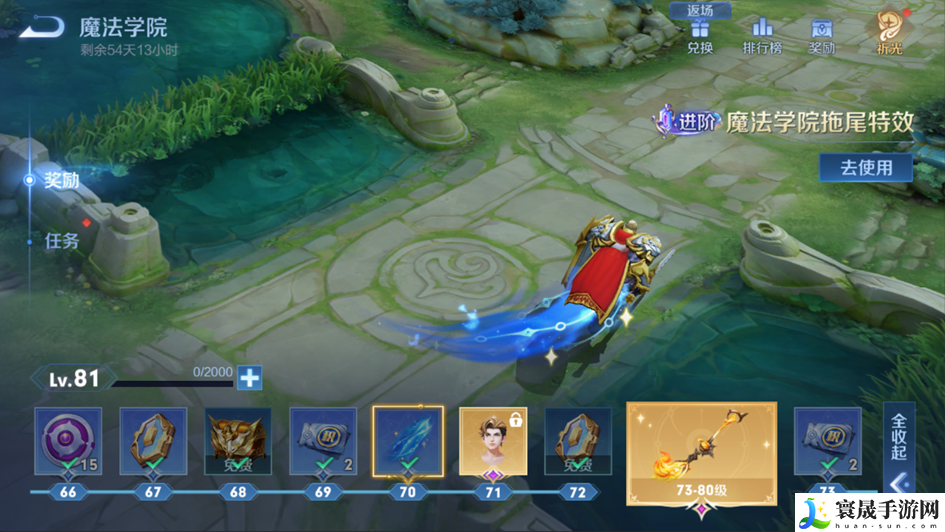Open the 排行榜 leaderboard
The height and width of the screenshot is (532, 945).
tap(762, 34)
